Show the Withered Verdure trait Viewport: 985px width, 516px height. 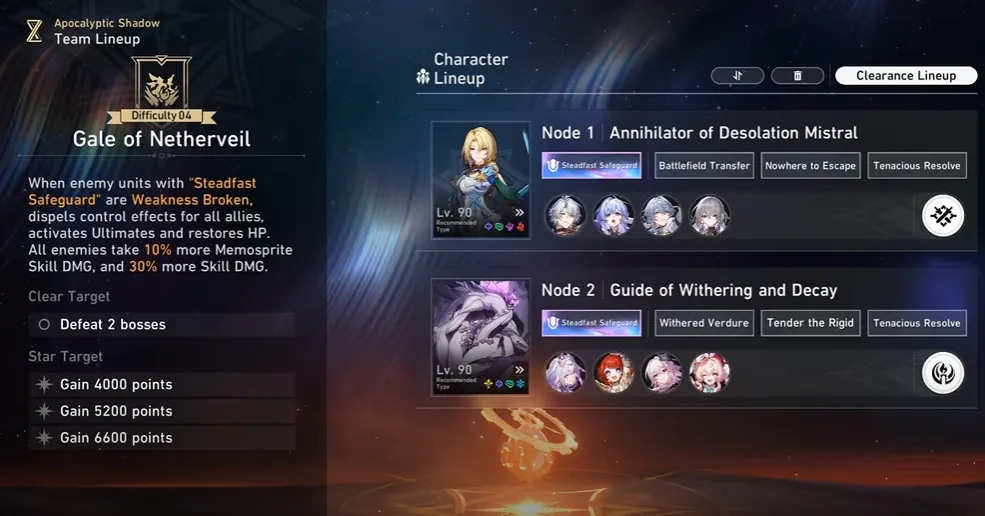point(704,323)
